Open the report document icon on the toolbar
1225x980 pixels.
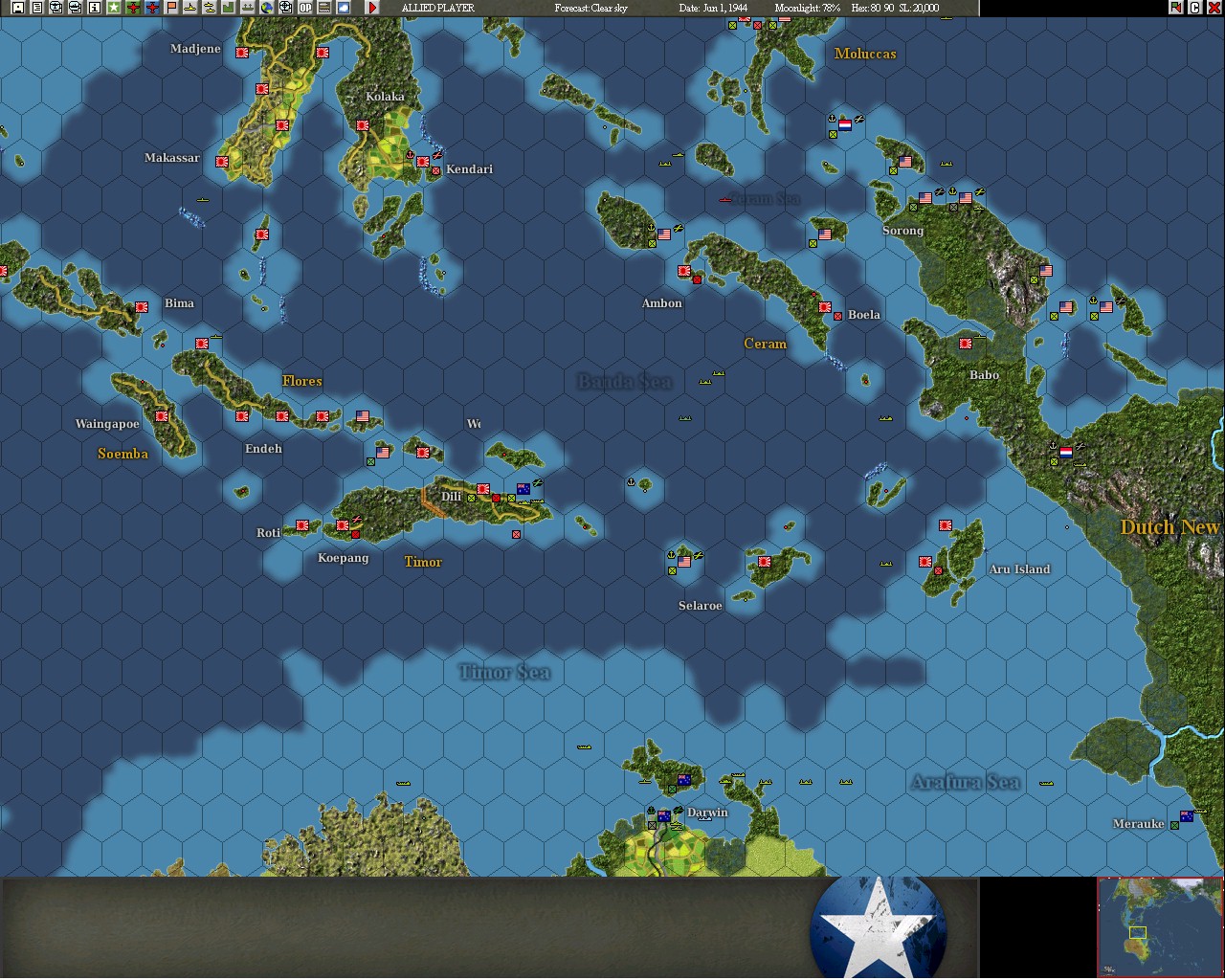click(38, 8)
